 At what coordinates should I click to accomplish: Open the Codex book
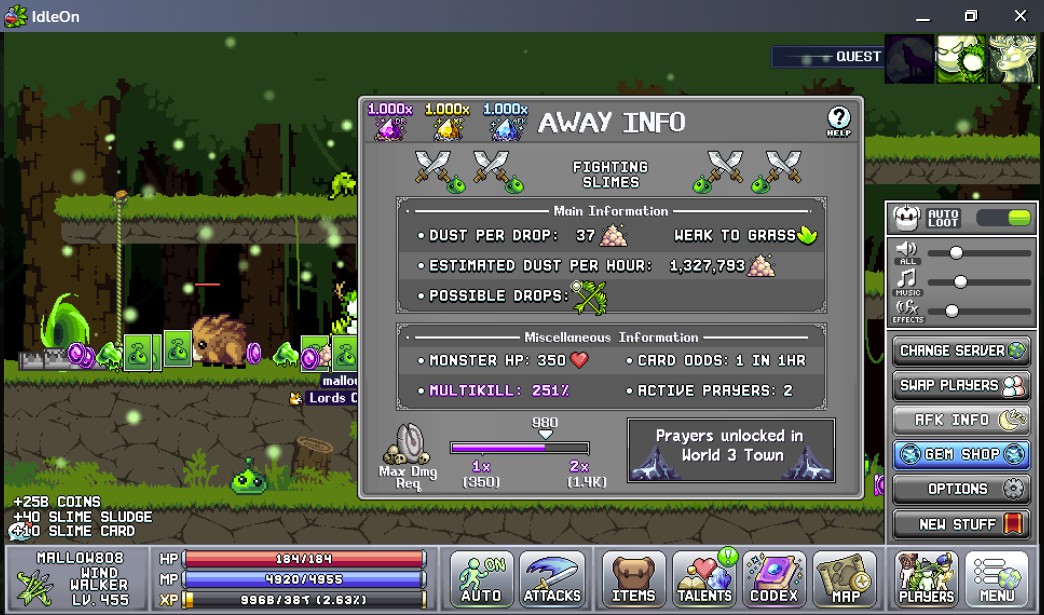click(x=774, y=579)
